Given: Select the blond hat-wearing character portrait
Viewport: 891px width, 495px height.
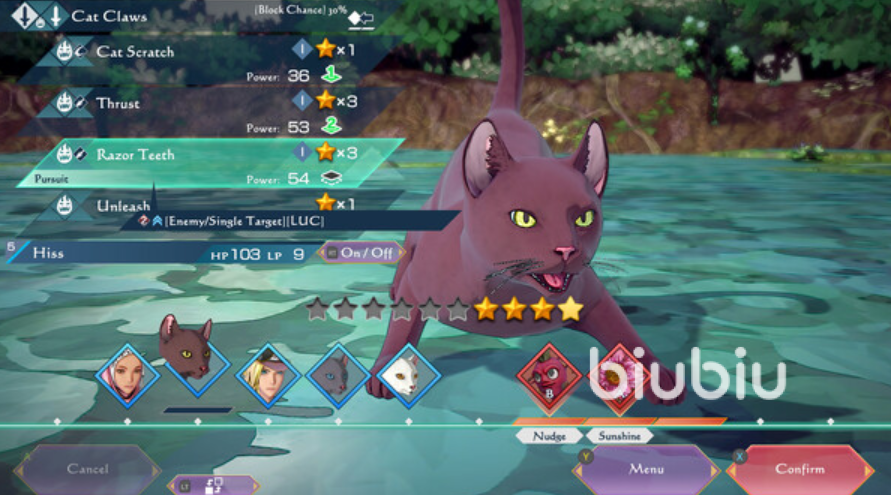Looking at the screenshot, I should [x=268, y=375].
